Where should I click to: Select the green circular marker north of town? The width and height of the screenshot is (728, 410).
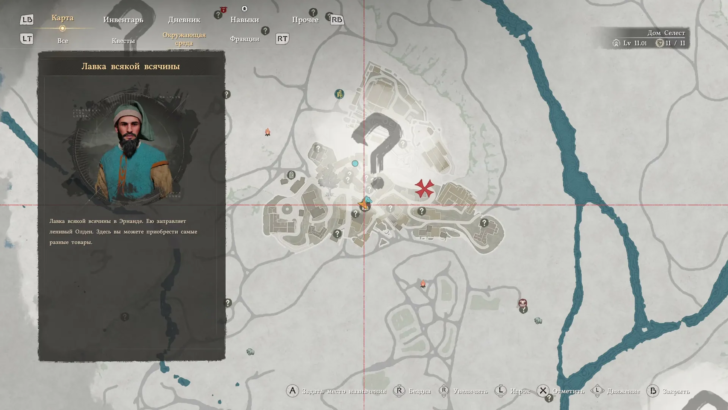point(339,94)
